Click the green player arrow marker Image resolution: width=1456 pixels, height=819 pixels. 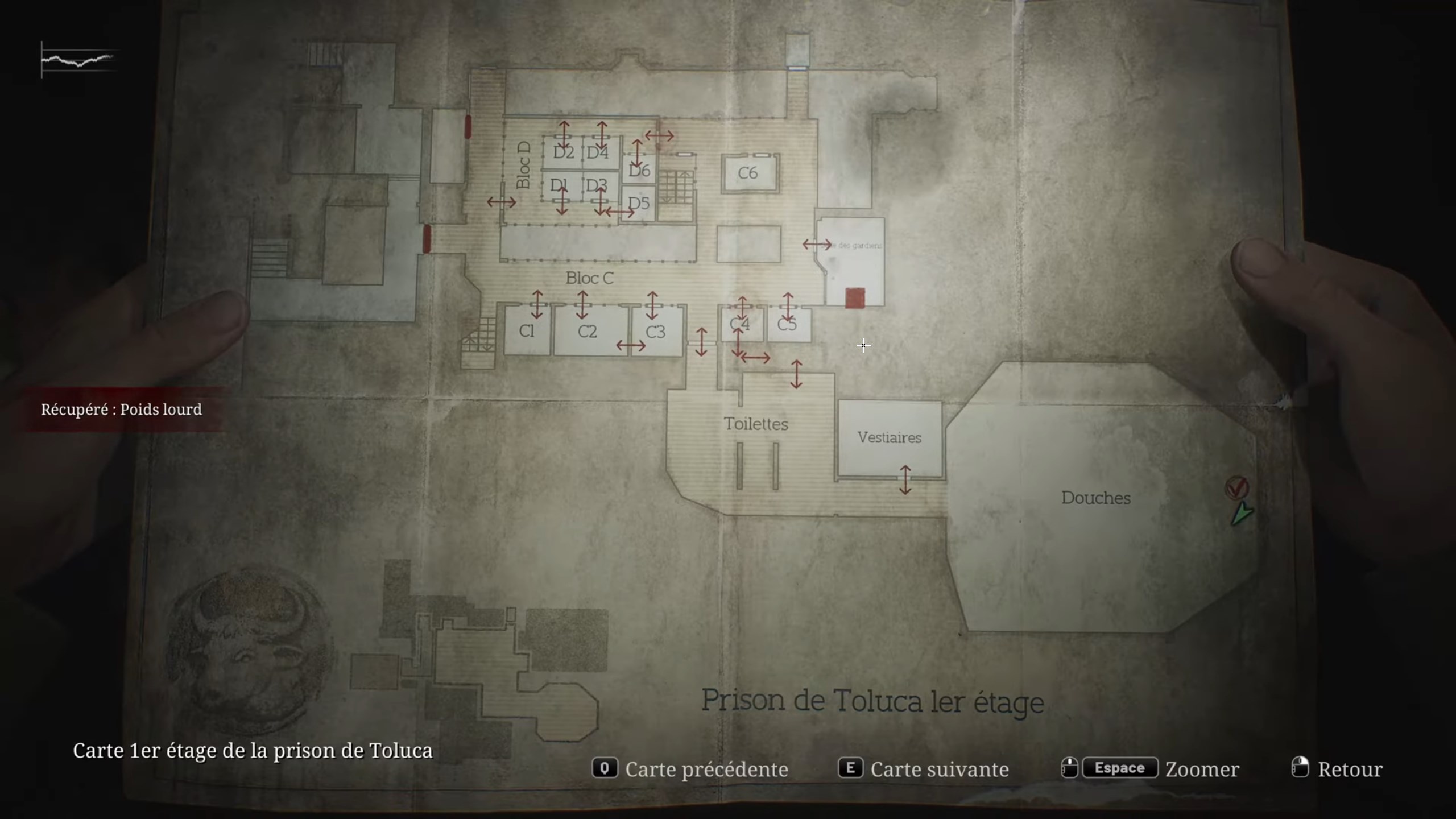pyautogui.click(x=1243, y=515)
